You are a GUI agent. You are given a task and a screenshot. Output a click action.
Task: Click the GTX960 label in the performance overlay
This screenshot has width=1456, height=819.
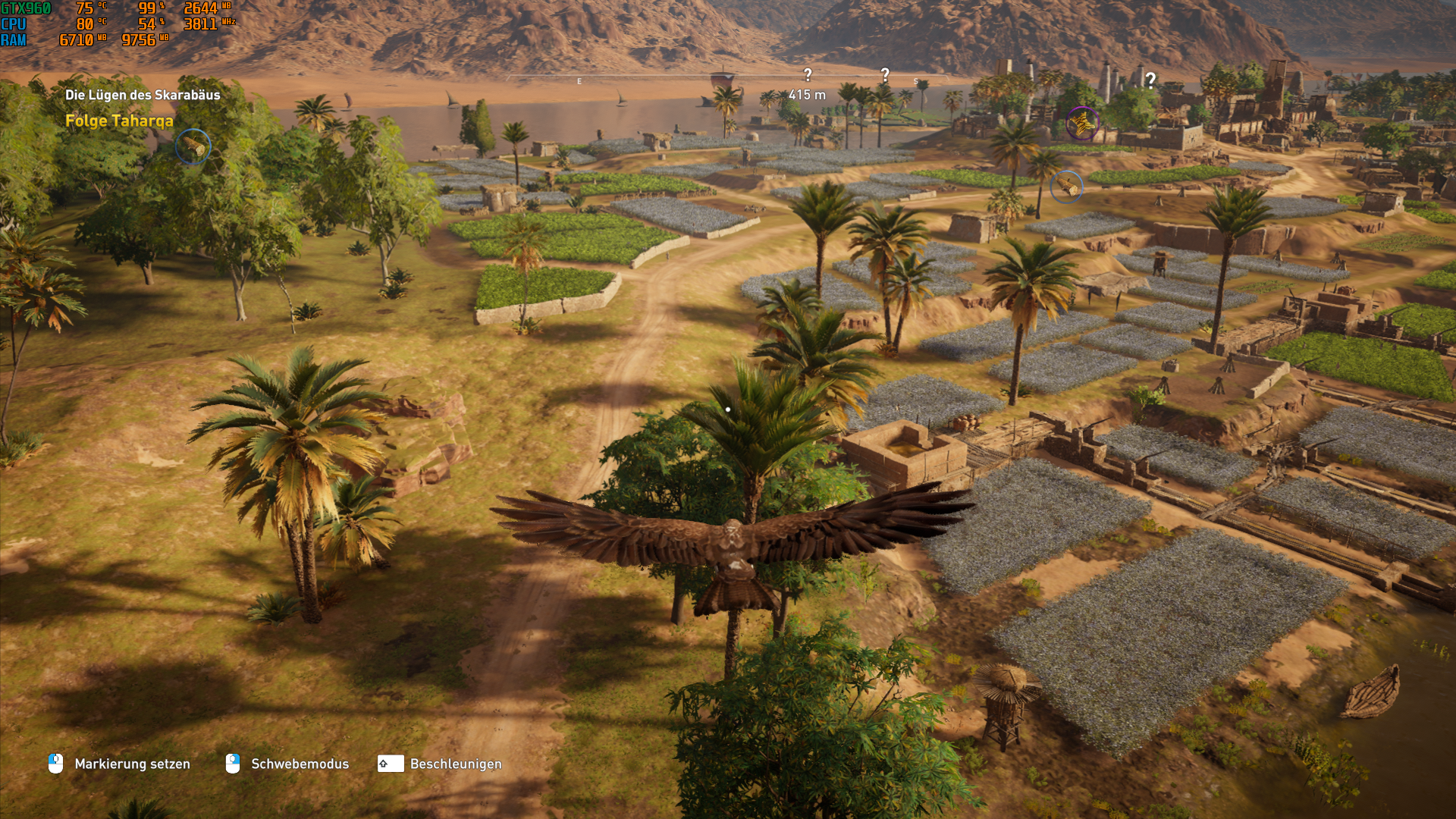click(26, 9)
